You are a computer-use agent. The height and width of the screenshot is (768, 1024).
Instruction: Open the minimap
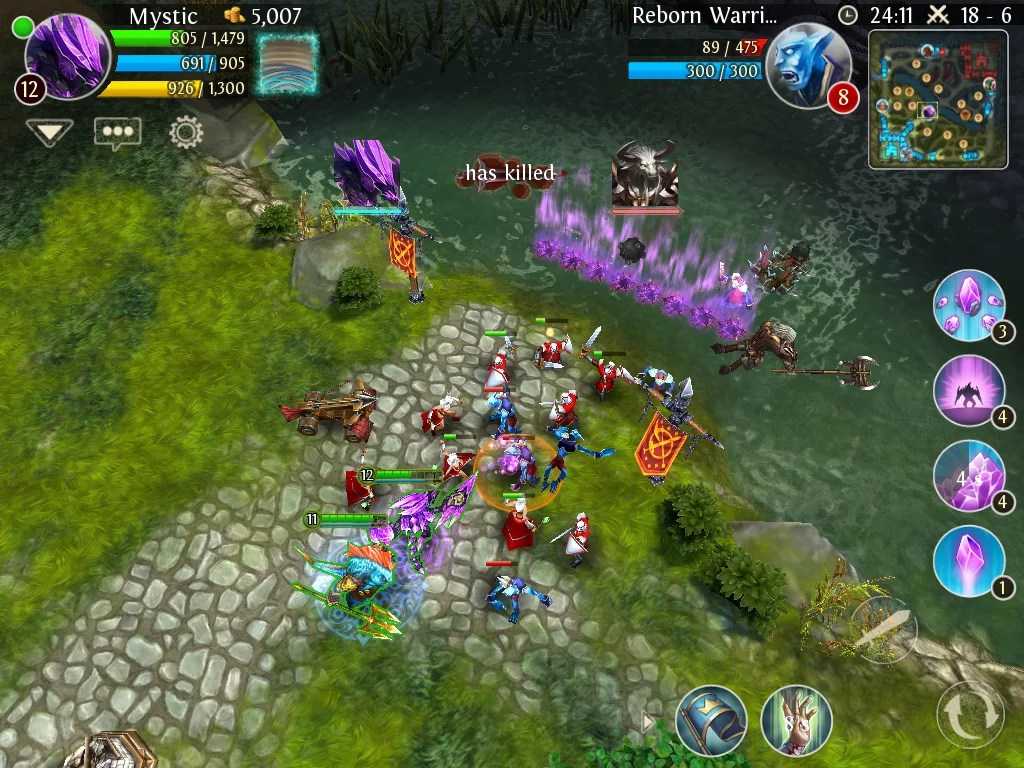[937, 99]
